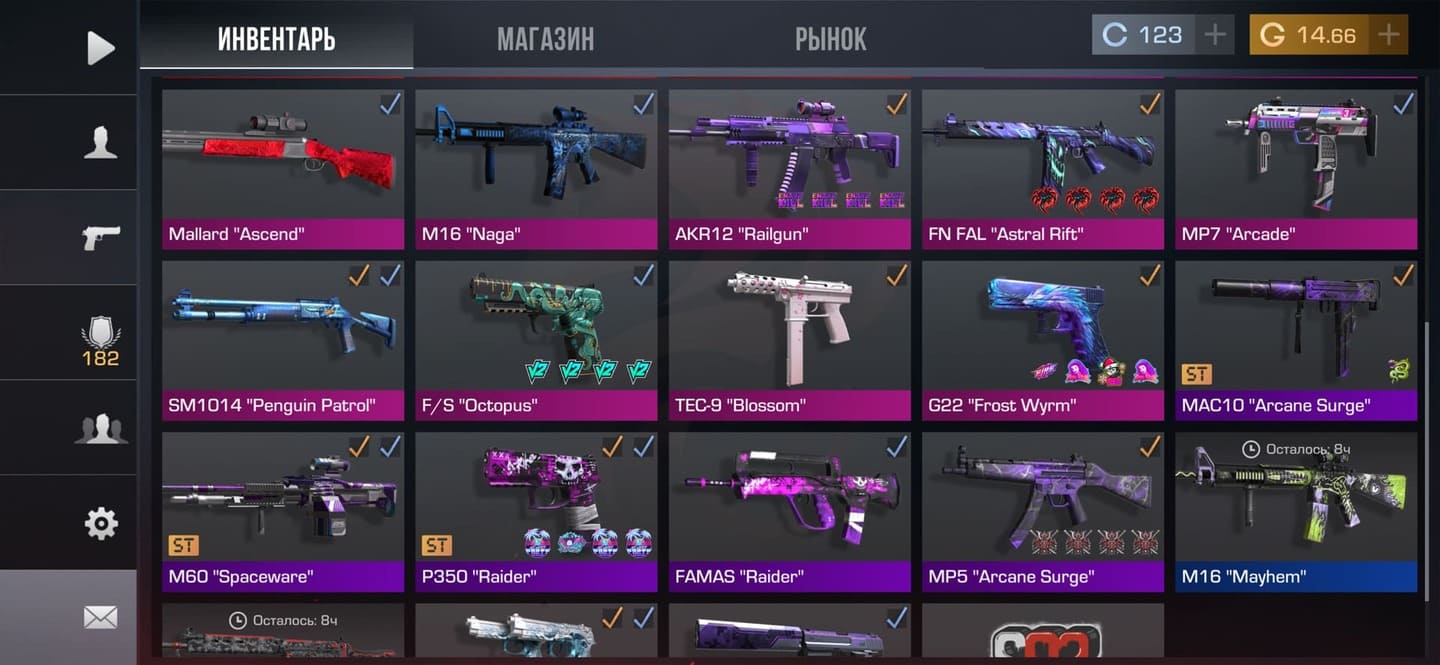Screen dimensions: 1440x665
Task: Open the mail envelope icon
Action: click(100, 617)
